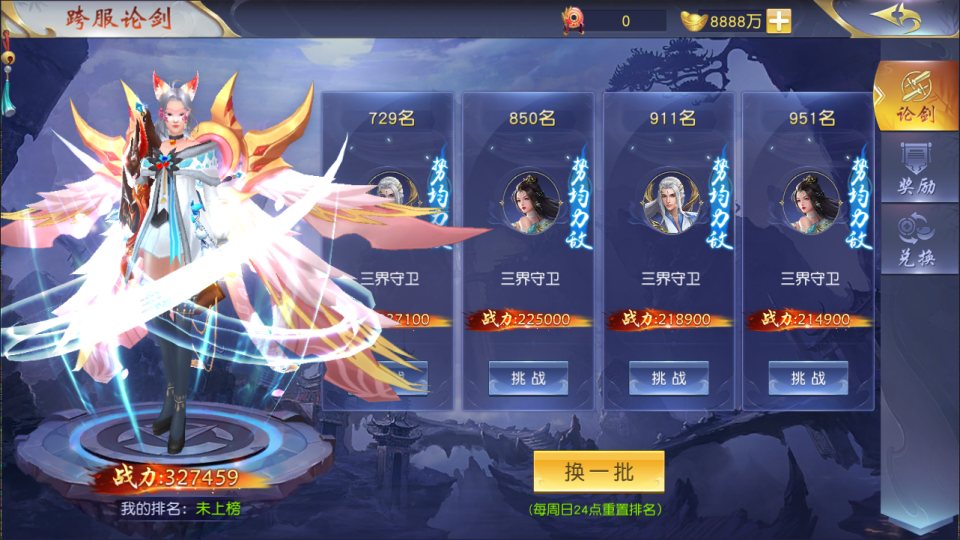Open the 奖励 rewards tab
The width and height of the screenshot is (960, 540).
[x=916, y=170]
